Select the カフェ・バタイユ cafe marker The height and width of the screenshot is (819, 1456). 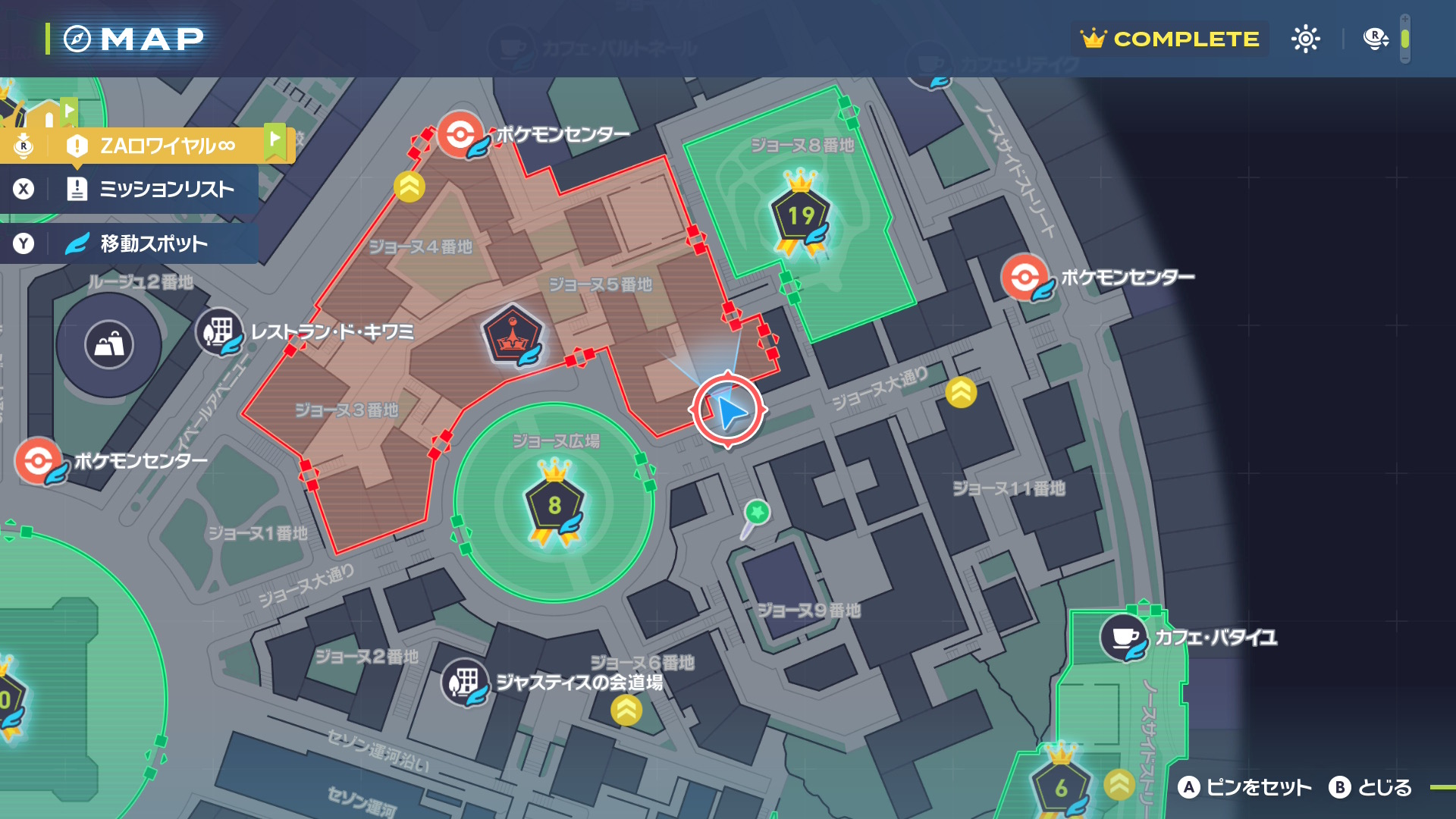(x=1124, y=637)
